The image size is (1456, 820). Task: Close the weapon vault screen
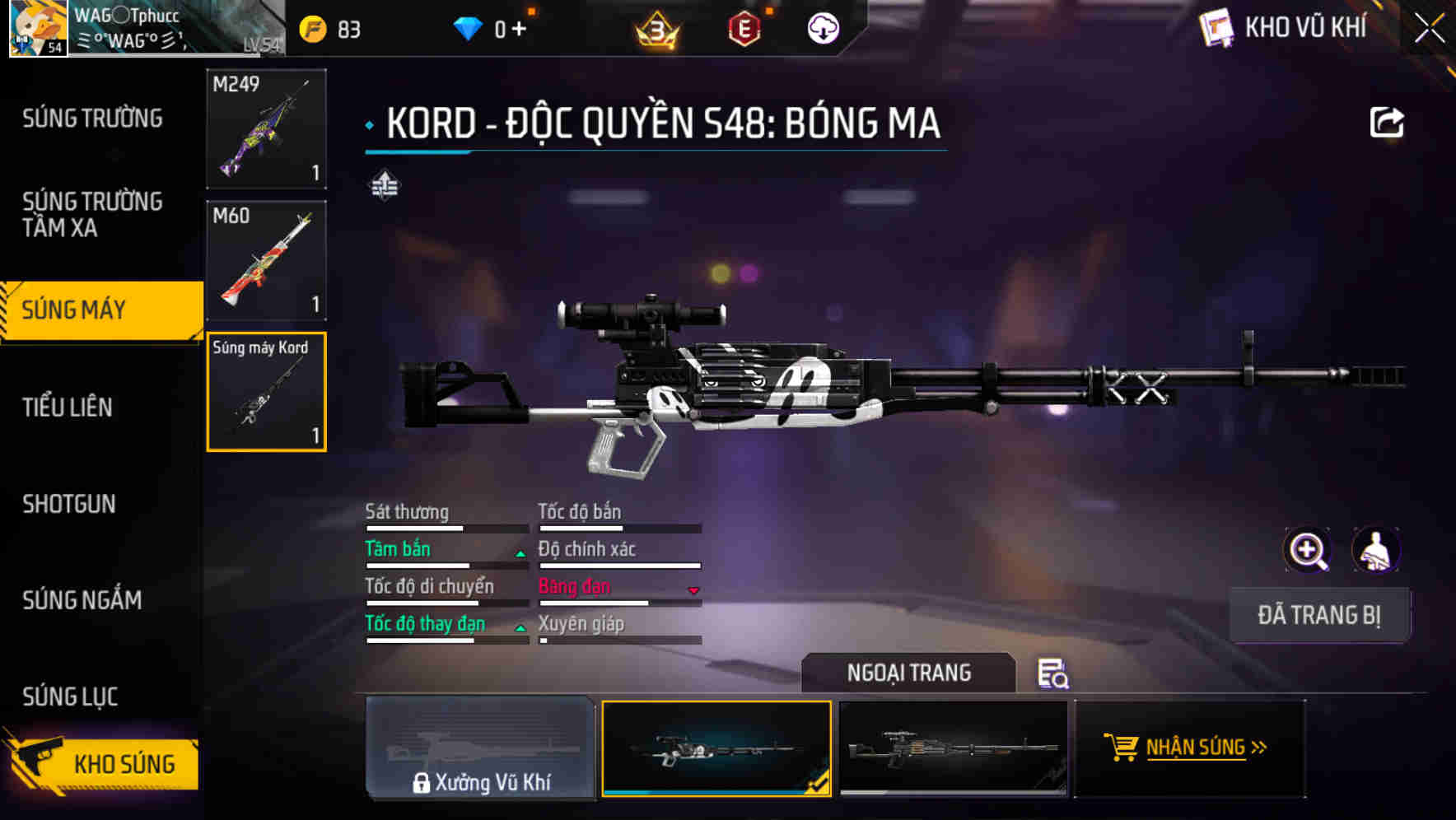click(x=1429, y=29)
